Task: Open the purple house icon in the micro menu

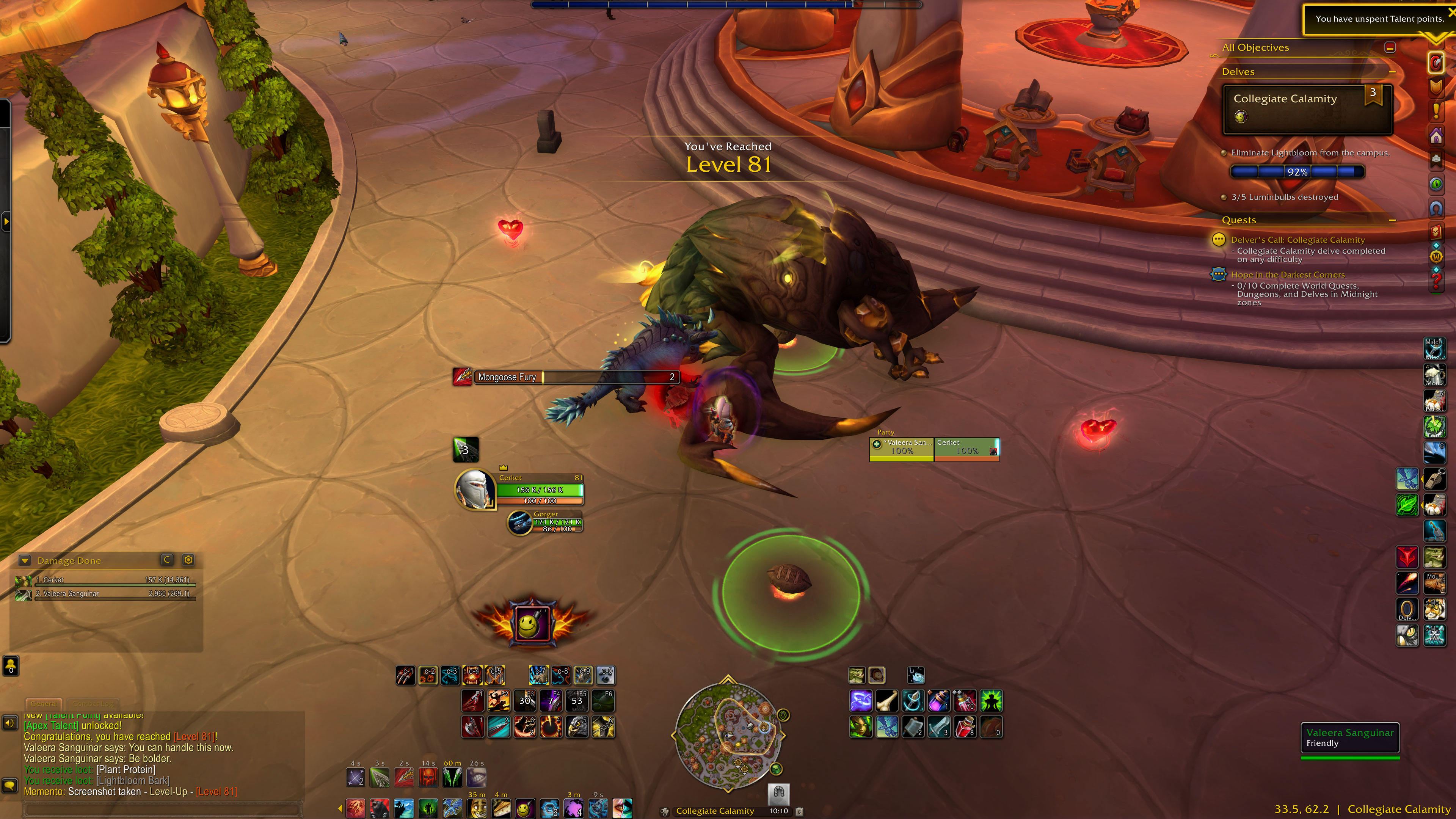Action: point(1436,136)
